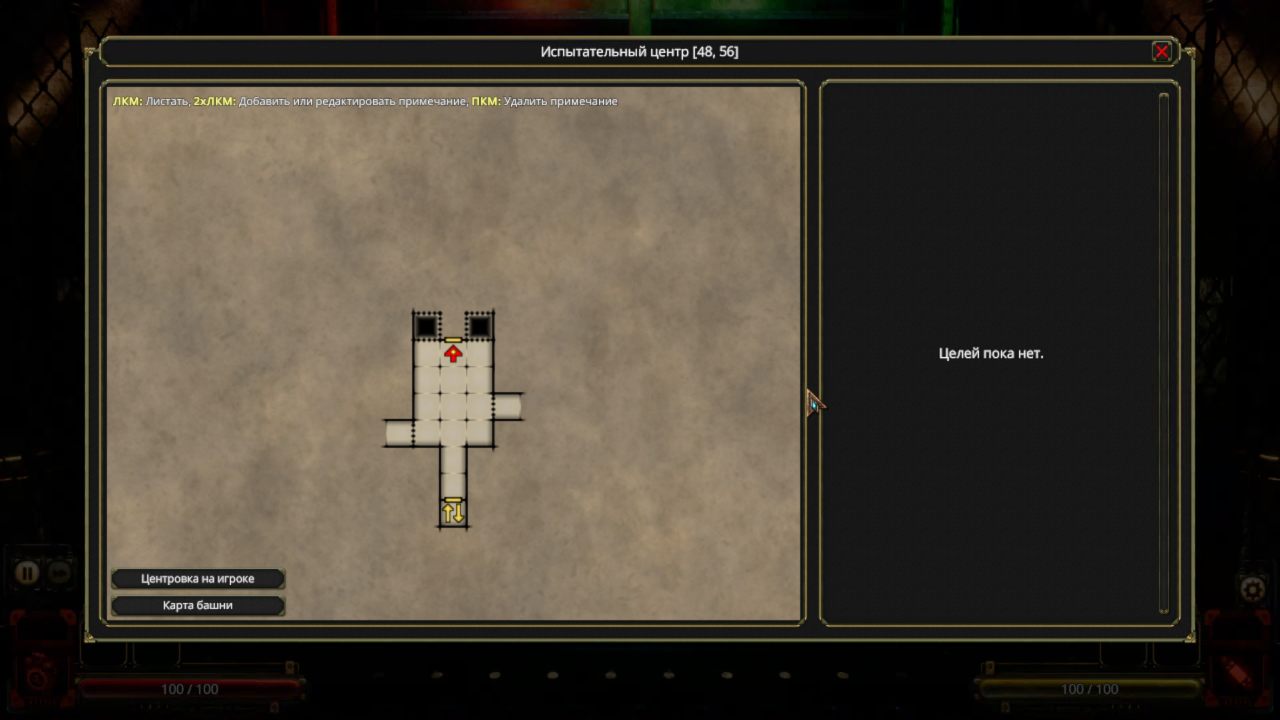This screenshot has width=1280, height=720.
Task: Click the "Центровка на игроке" button
Action: click(198, 579)
